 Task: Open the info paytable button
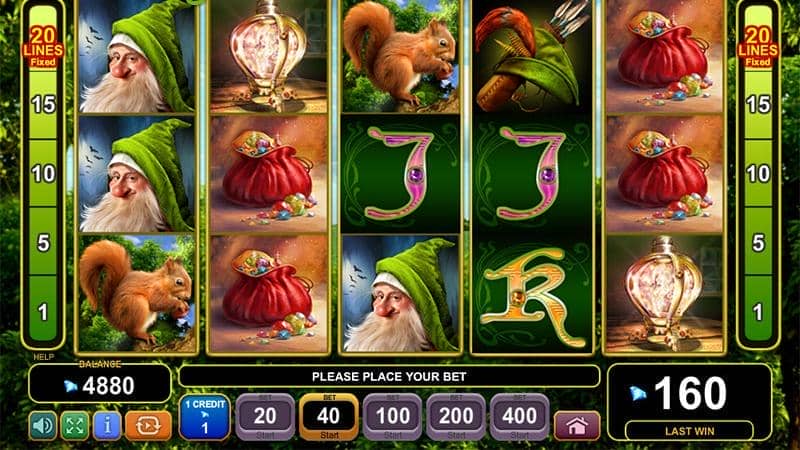[x=107, y=425]
